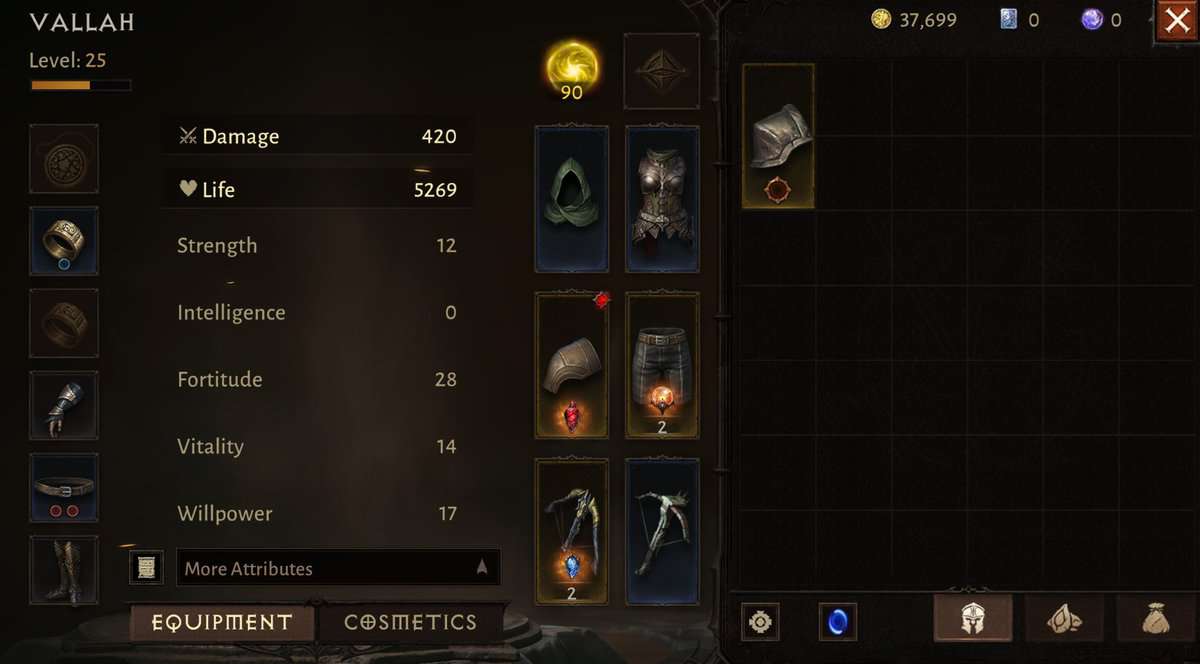Open the gems inventory tab
Image resolution: width=1200 pixels, height=664 pixels.
1063,619
